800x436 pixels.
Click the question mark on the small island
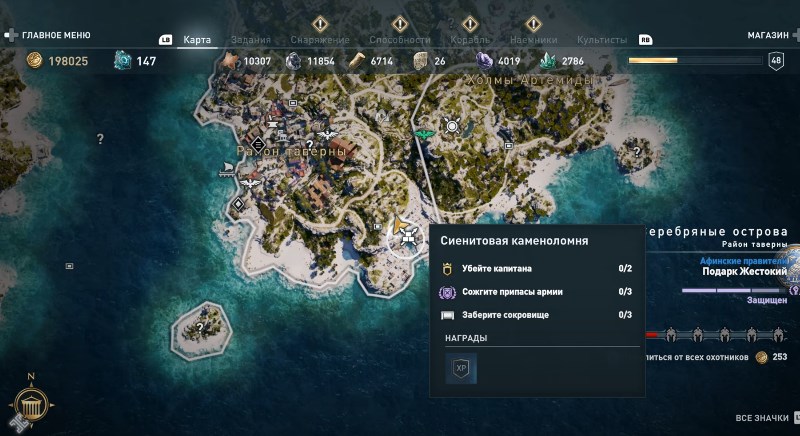pos(200,327)
